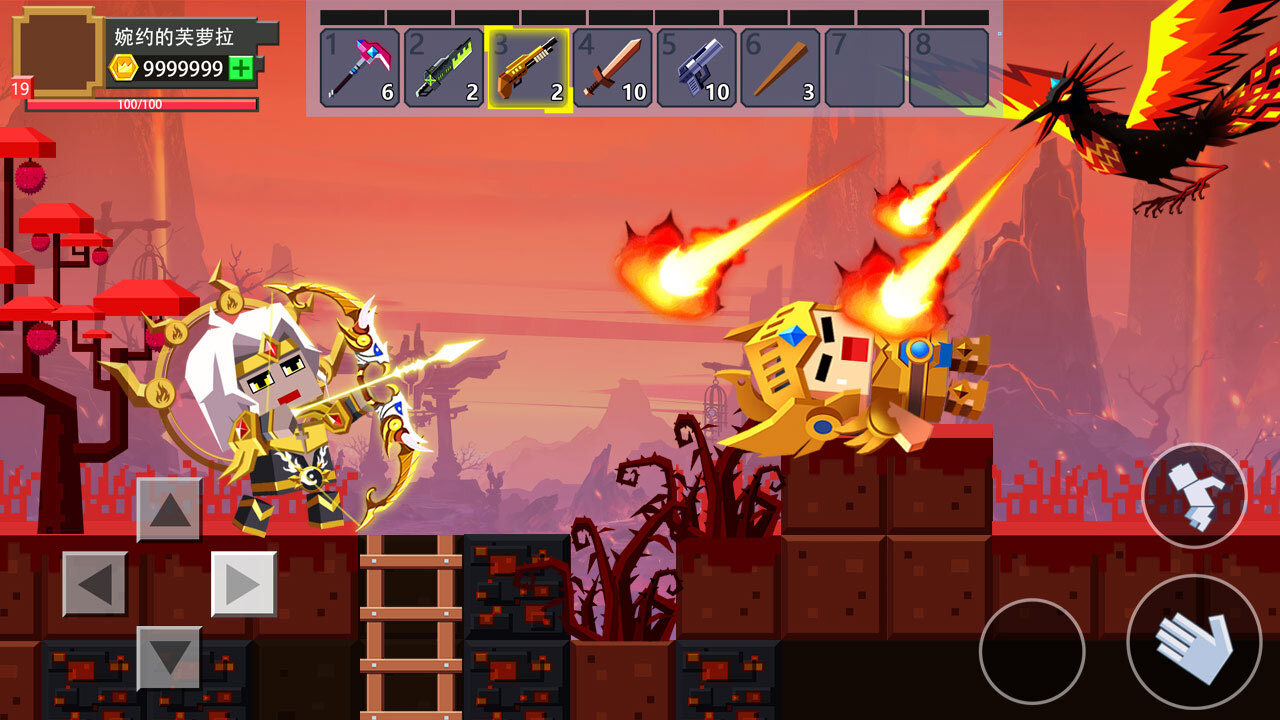Equip the copper sword from the hotbar

612,68
